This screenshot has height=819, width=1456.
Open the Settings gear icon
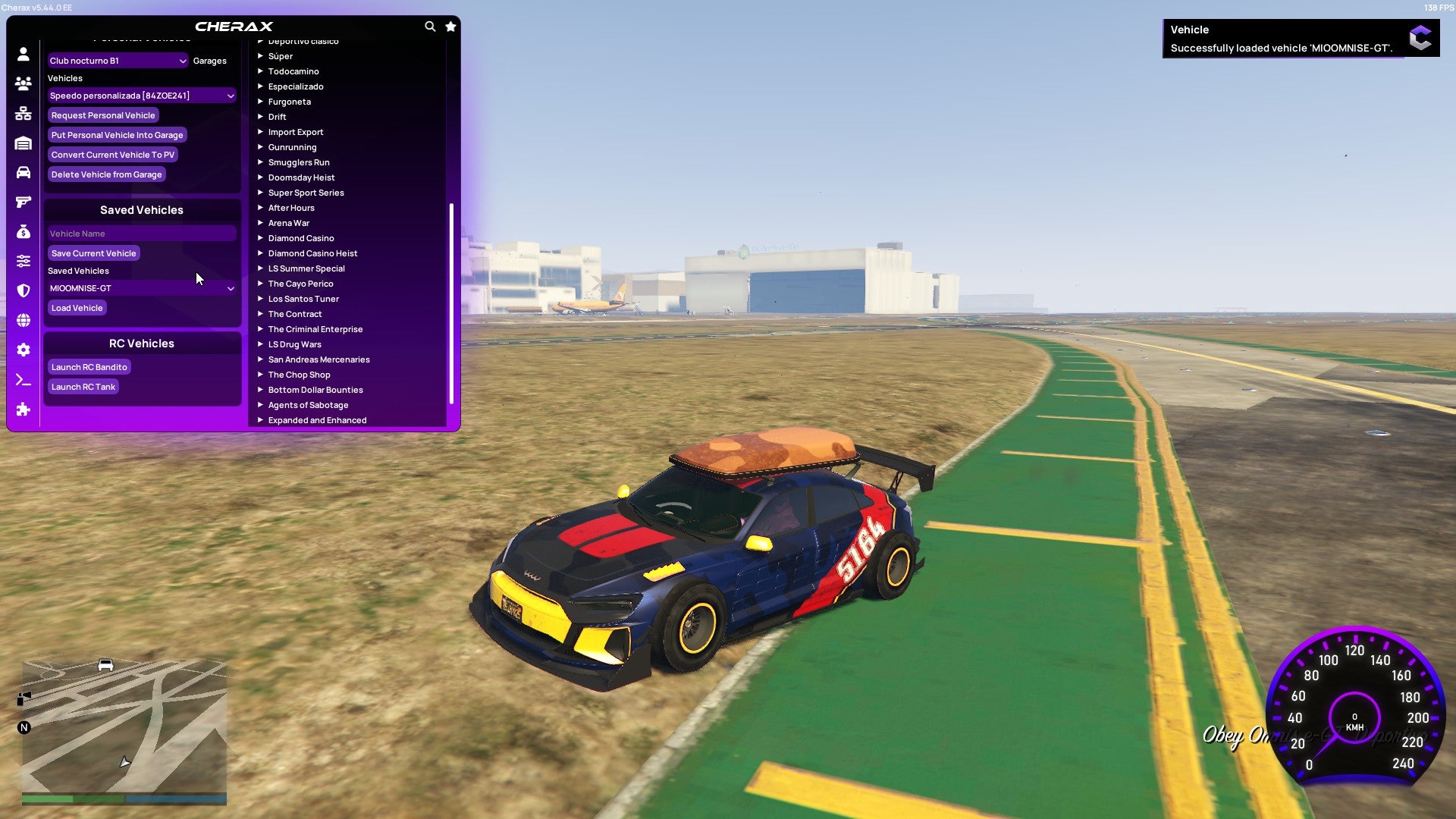tap(23, 350)
